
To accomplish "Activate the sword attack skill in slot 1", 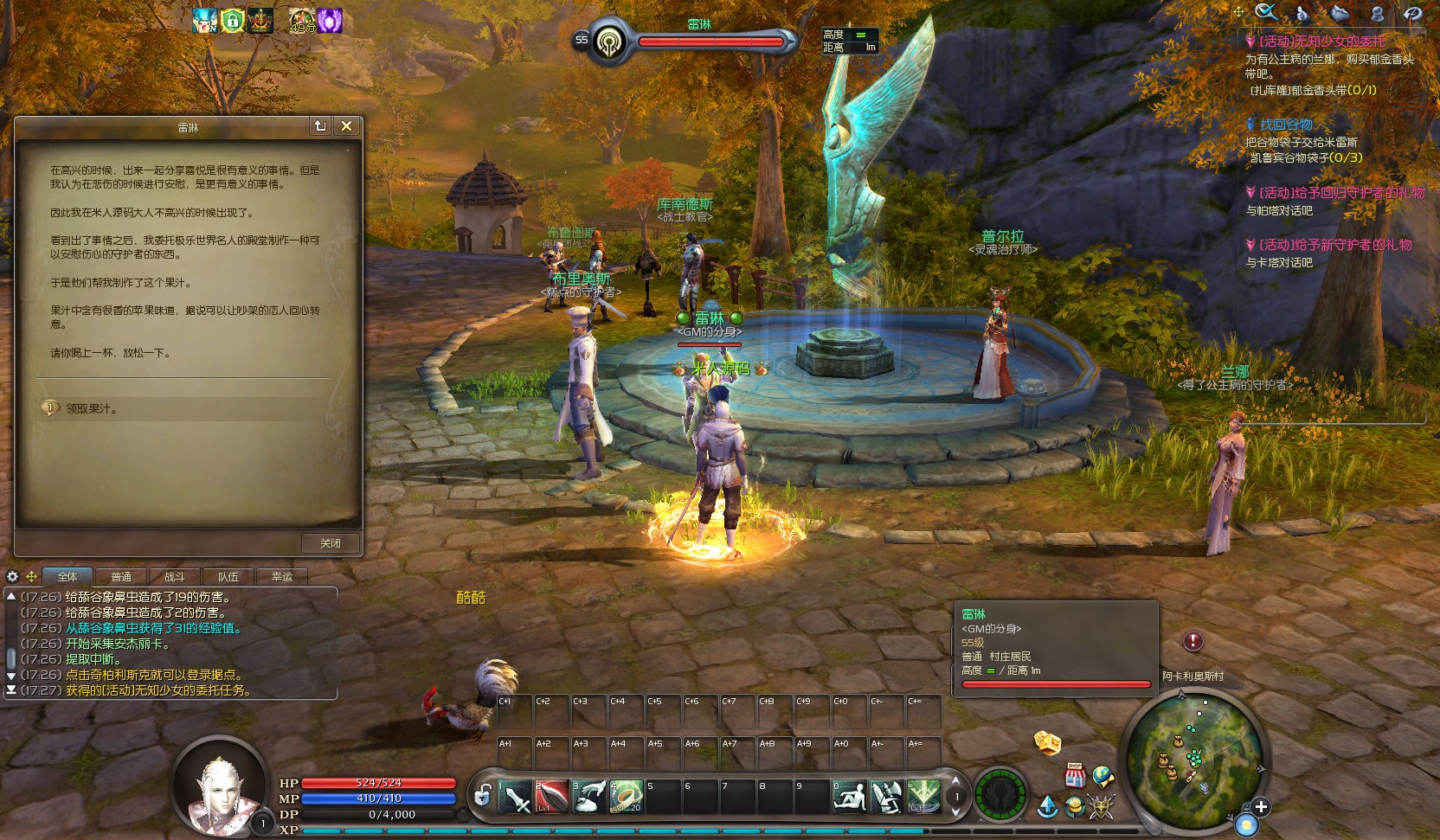I will [x=516, y=797].
